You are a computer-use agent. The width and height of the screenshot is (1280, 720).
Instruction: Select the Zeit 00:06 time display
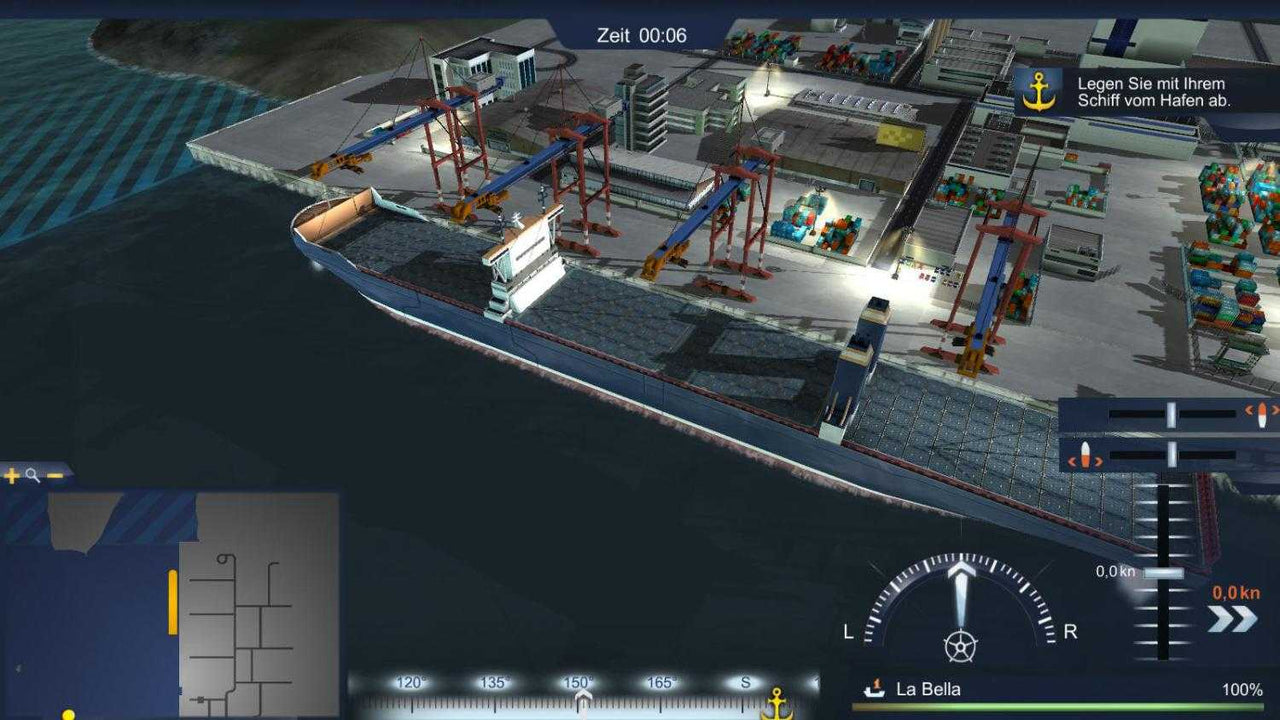click(x=640, y=34)
